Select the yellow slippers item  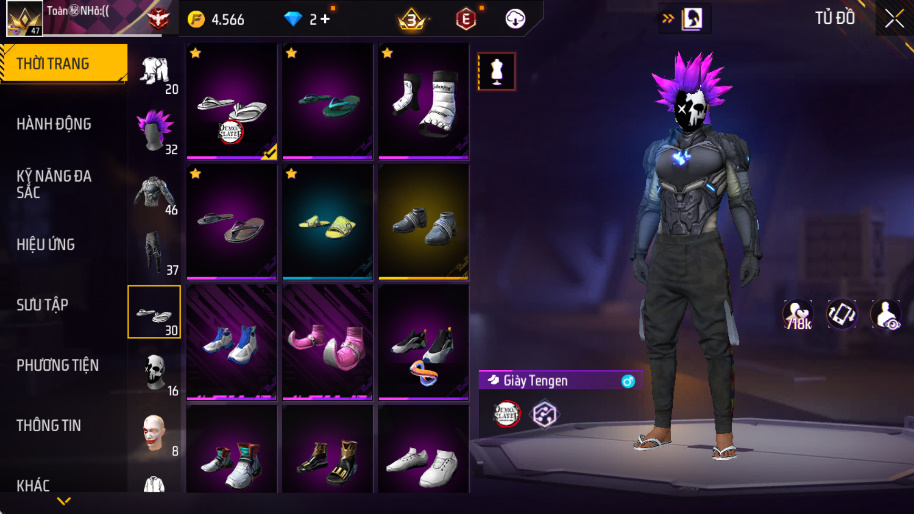coord(327,222)
